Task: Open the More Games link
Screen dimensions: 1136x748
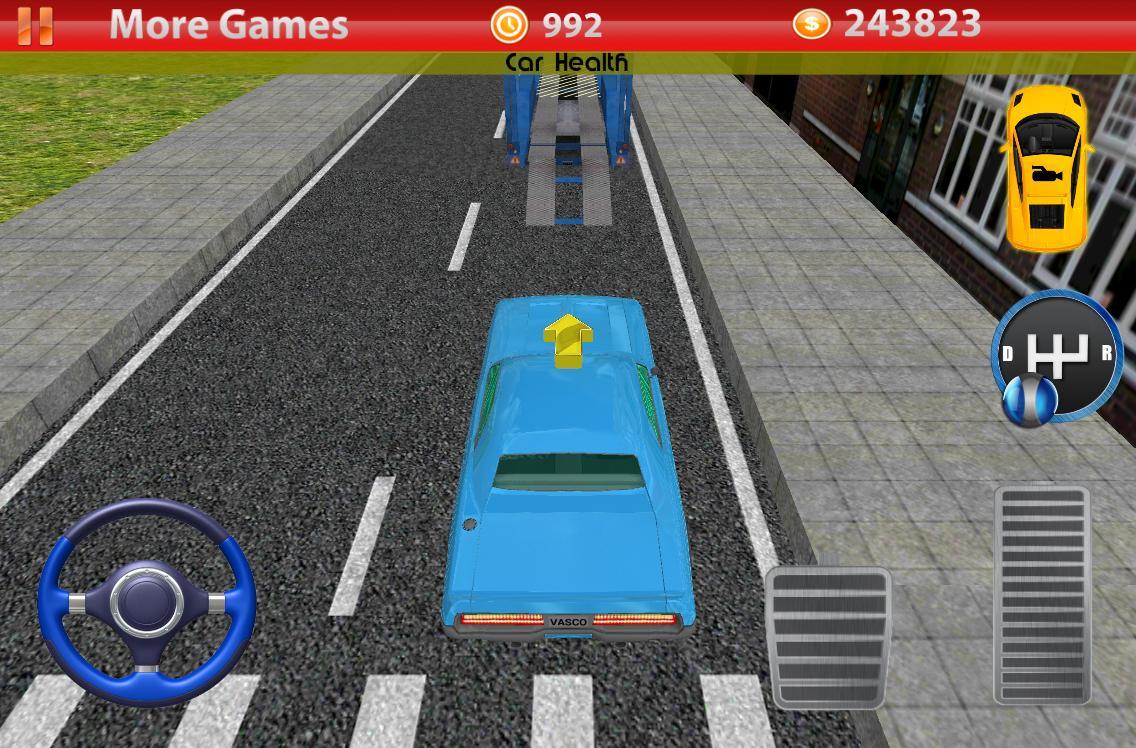Action: pyautogui.click(x=228, y=24)
